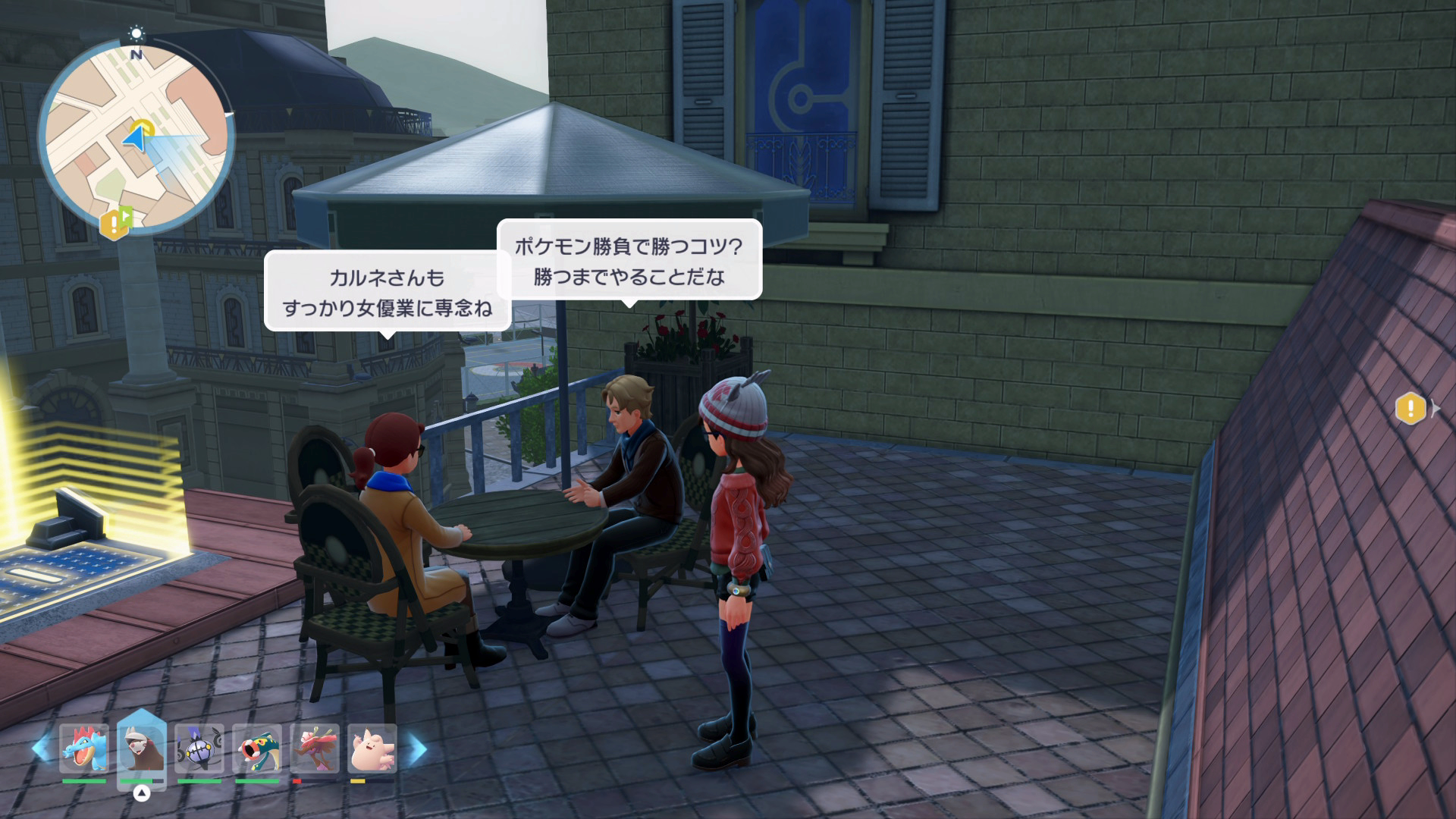Click the left arrow beside the party bar
The width and height of the screenshot is (1456, 819).
pos(41,748)
